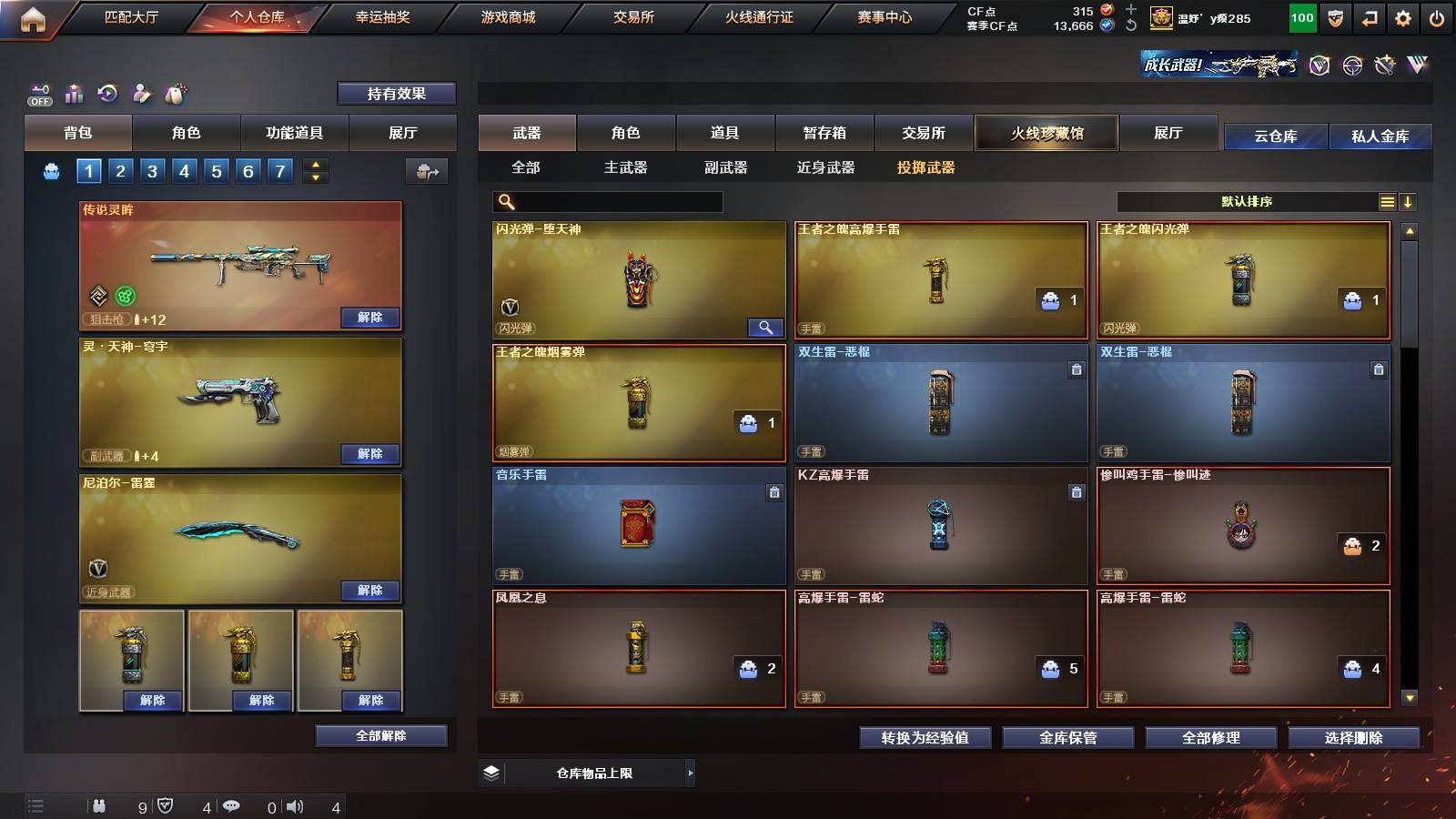Click the 转换为经验值 button at the bottom
The image size is (1456, 819).
click(925, 738)
